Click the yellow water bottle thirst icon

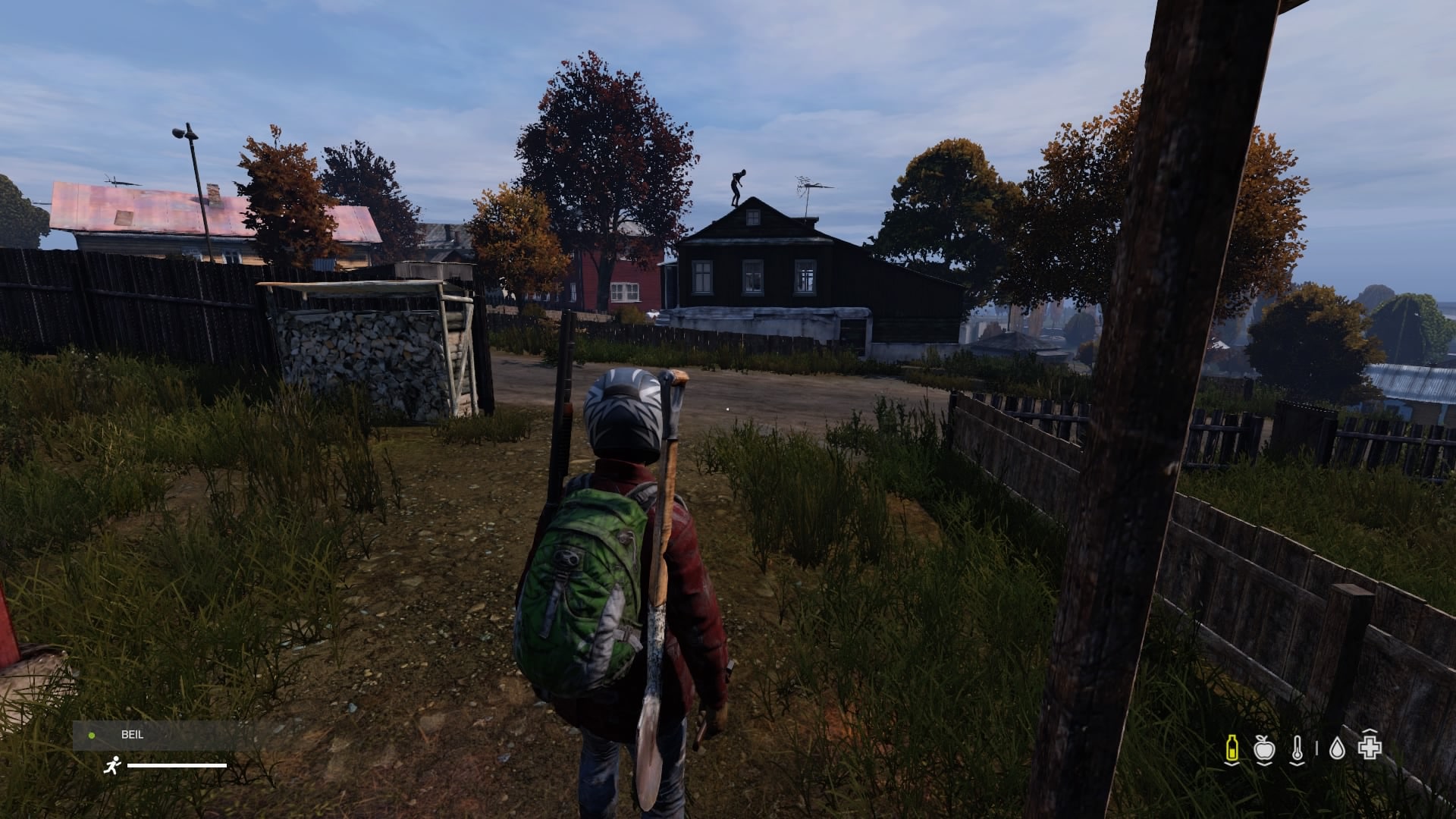[x=1232, y=748]
